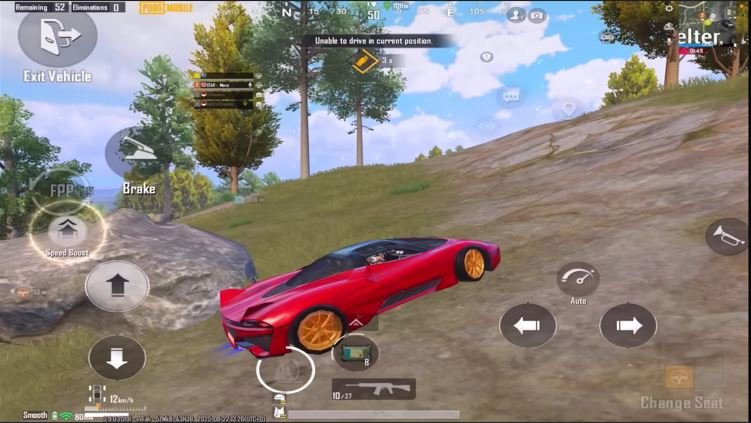Viewport: 751px width, 423px height.
Task: Open the teammate profile icon
Action: [515, 15]
